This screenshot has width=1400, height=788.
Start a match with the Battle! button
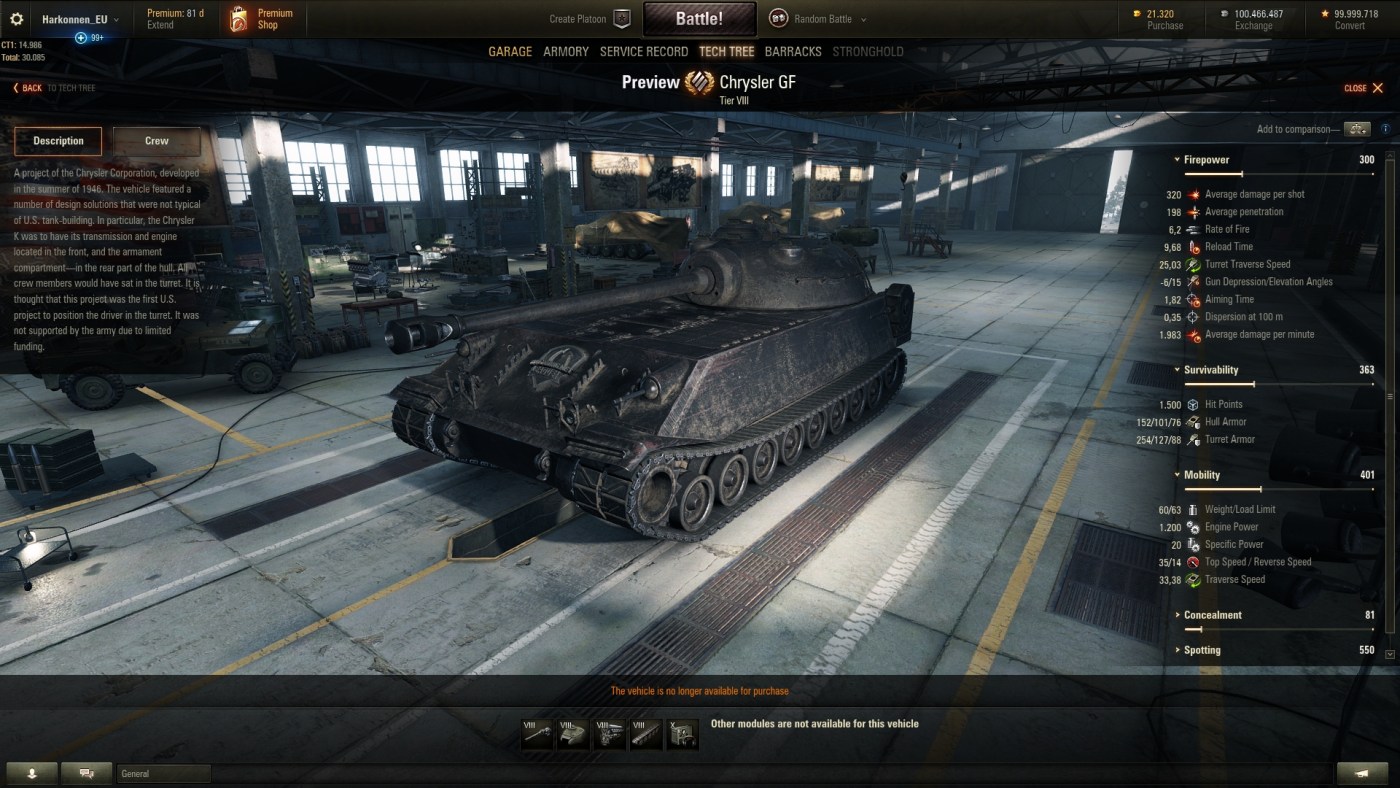coord(699,19)
